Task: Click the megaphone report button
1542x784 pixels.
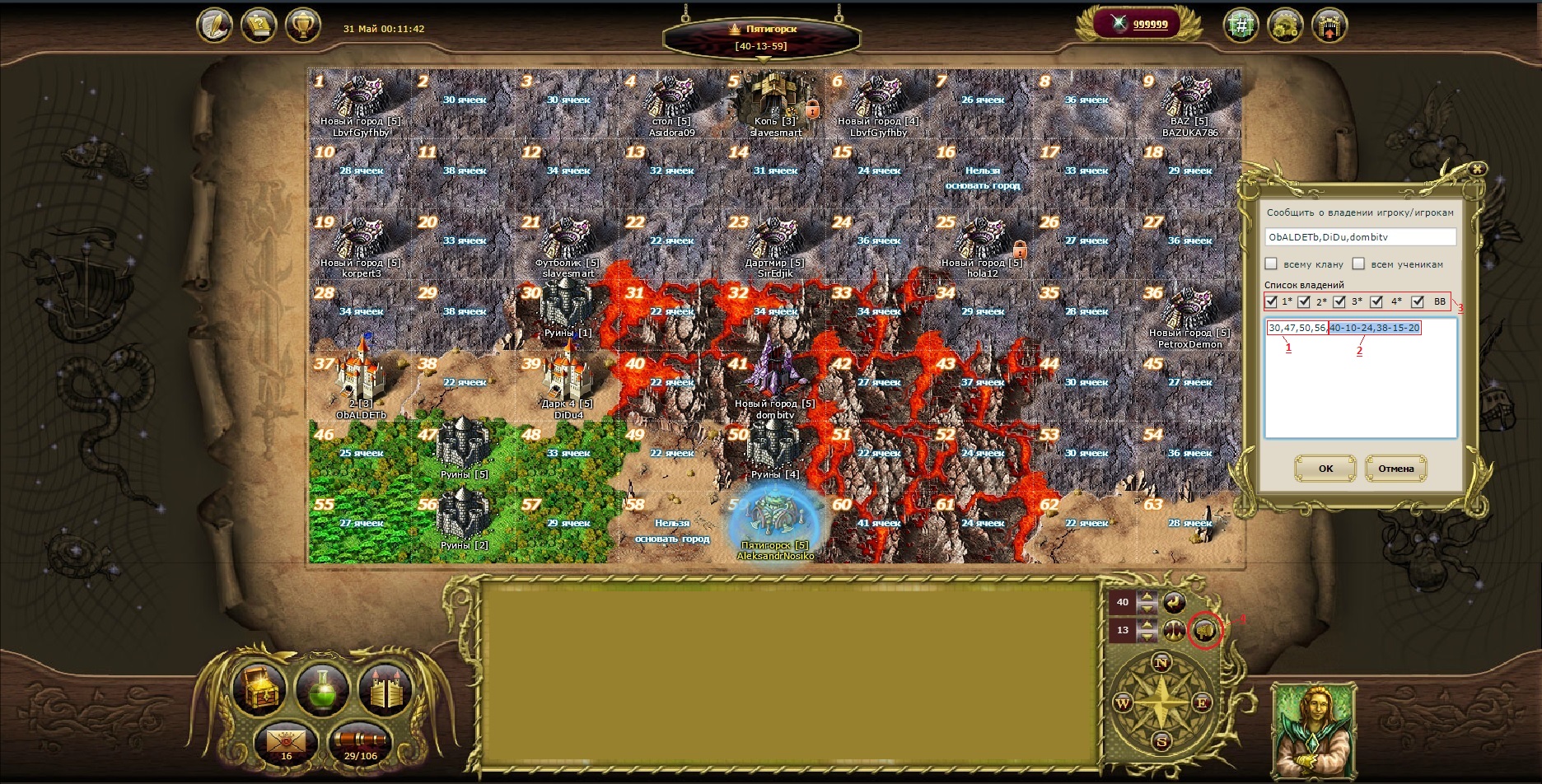Action: point(1205,631)
